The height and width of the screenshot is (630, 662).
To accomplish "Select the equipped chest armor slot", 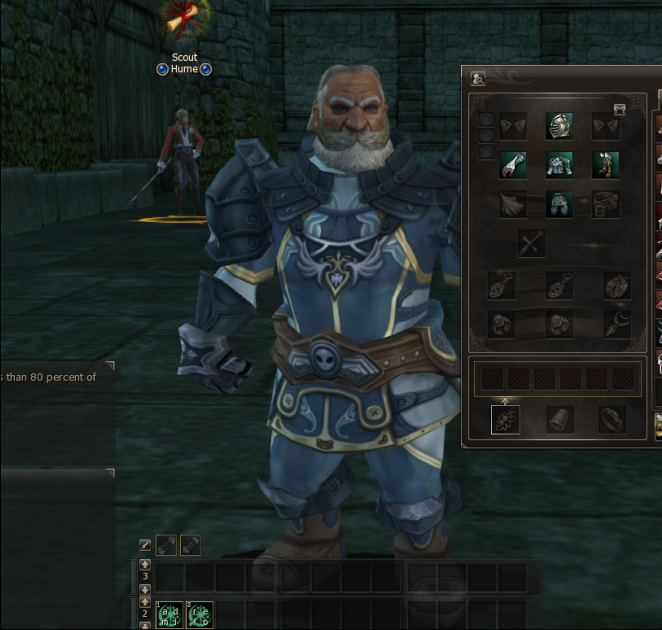I will (x=559, y=165).
